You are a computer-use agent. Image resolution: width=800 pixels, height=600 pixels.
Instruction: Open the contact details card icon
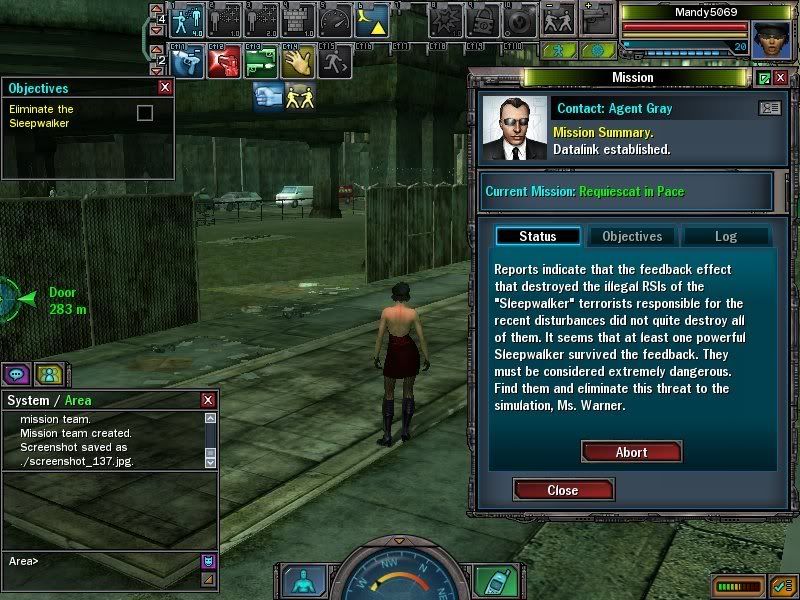pyautogui.click(x=769, y=108)
